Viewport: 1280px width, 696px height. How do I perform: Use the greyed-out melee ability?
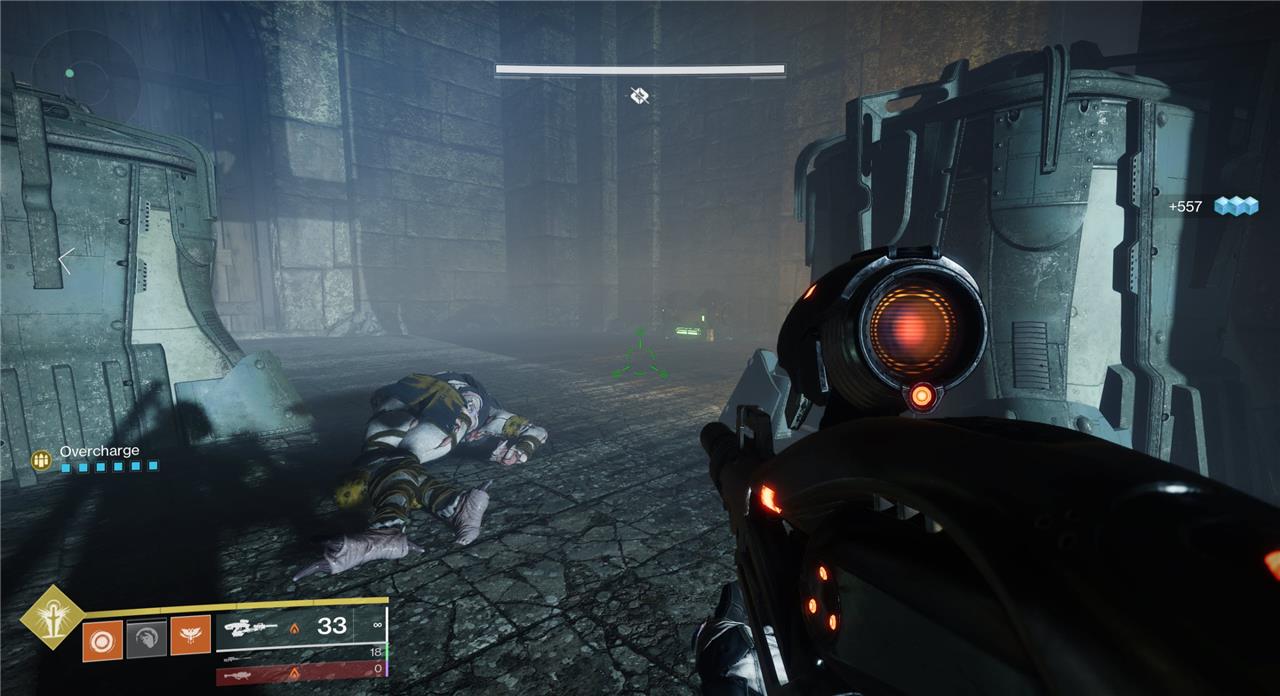pos(146,638)
